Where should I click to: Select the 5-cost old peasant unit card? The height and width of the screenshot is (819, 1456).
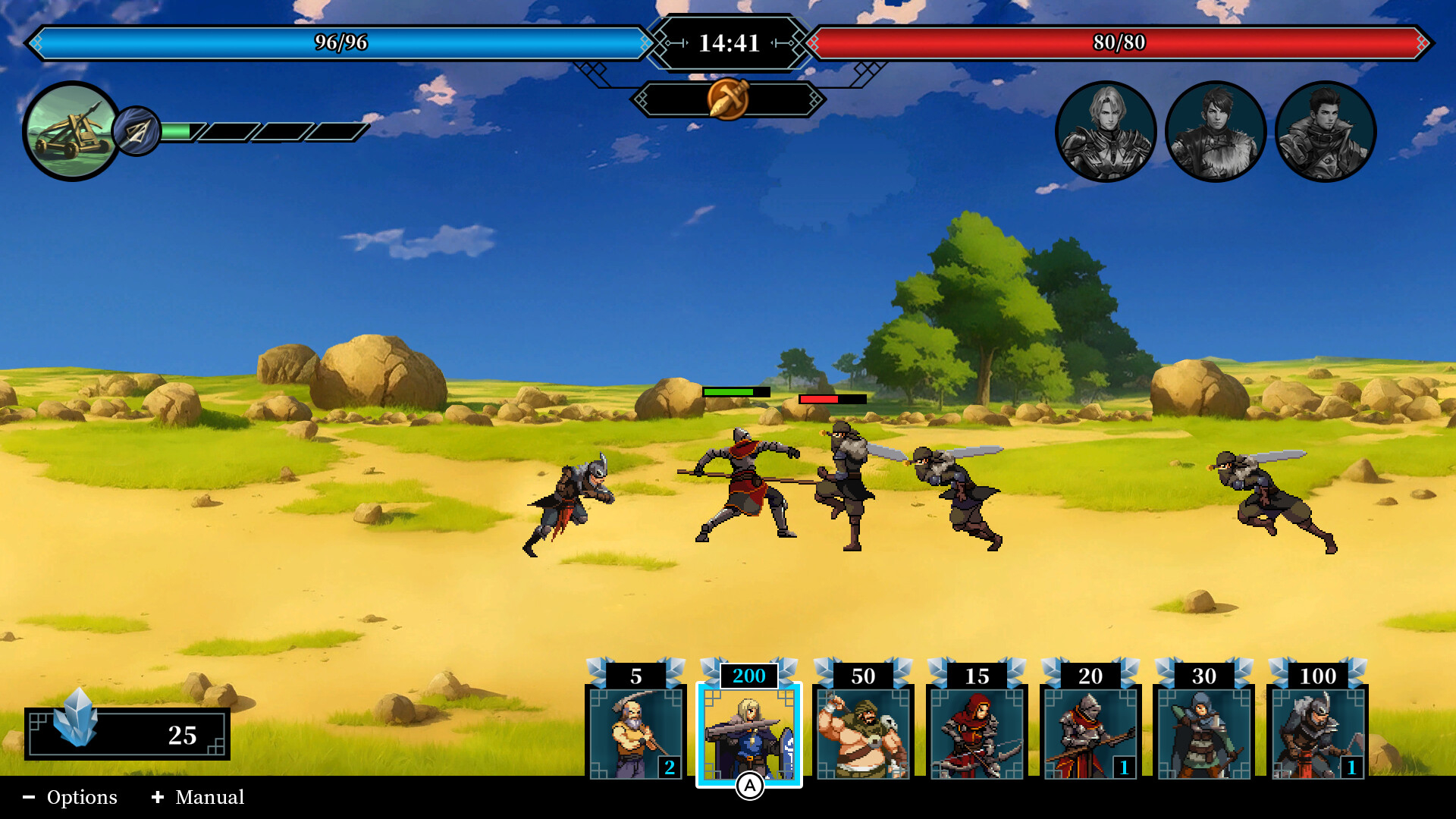pyautogui.click(x=635, y=732)
